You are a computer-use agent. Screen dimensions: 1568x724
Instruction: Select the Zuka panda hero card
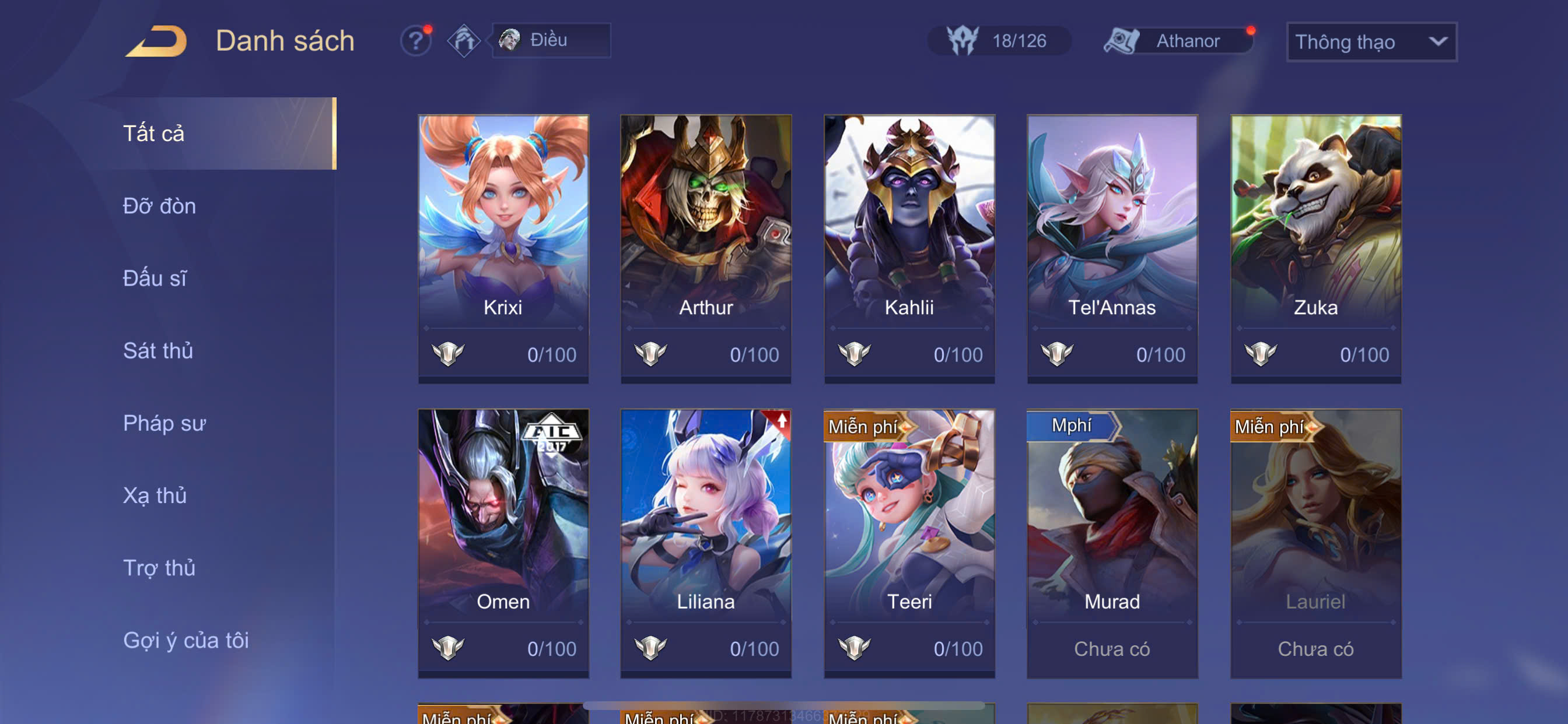1315,248
